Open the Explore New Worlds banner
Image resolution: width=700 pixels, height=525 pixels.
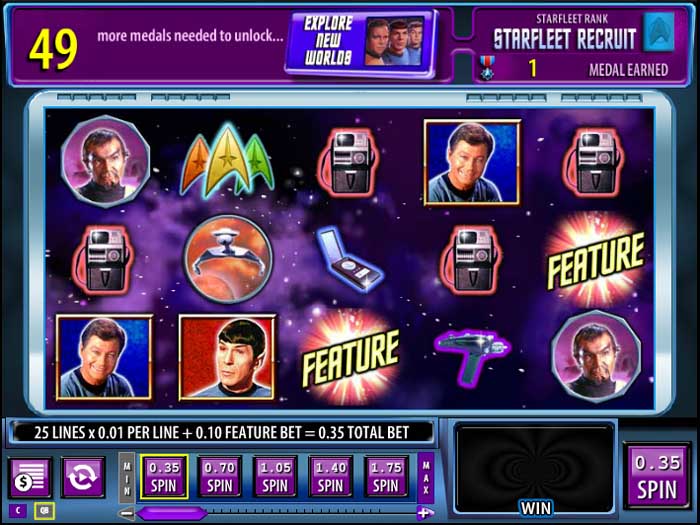(359, 42)
